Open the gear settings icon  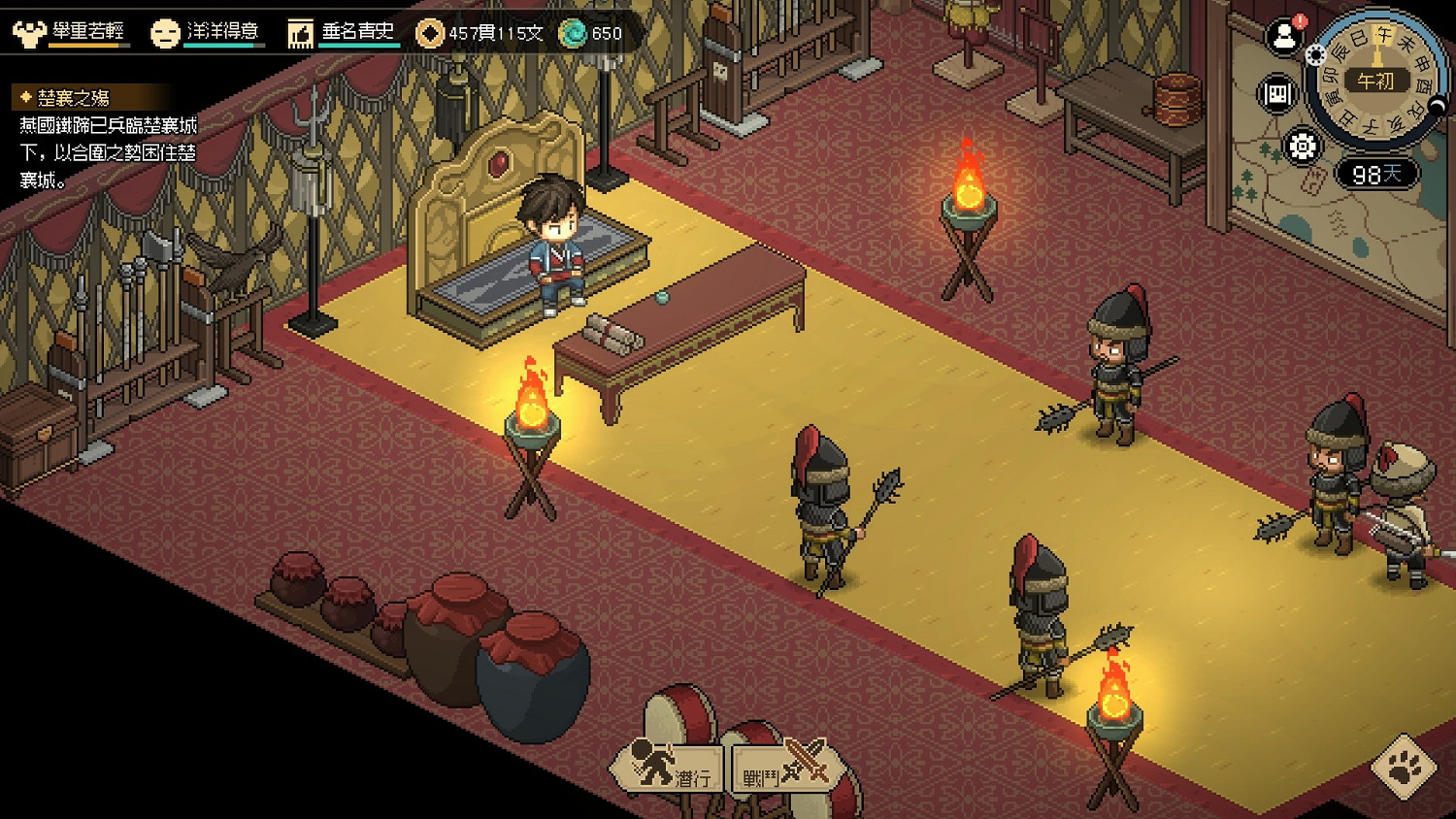1302,147
